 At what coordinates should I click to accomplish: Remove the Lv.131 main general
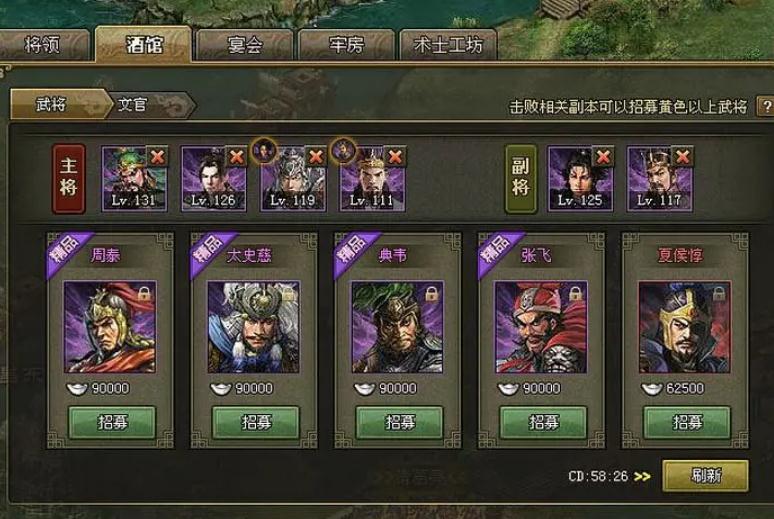pyautogui.click(x=156, y=157)
